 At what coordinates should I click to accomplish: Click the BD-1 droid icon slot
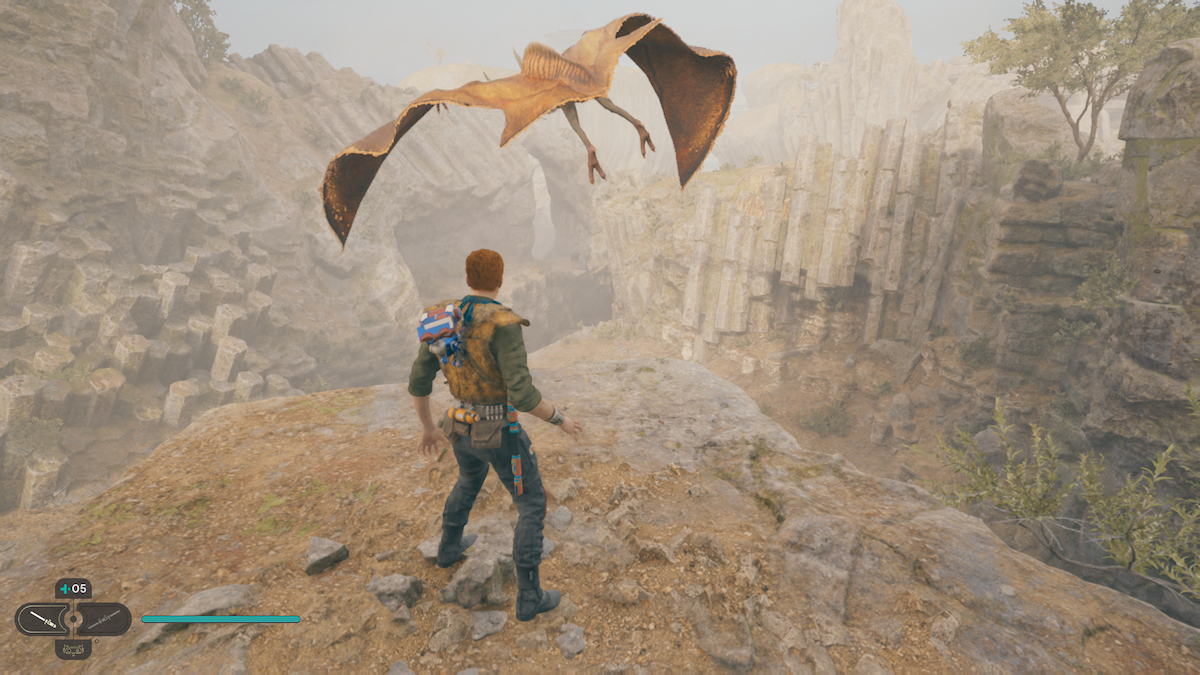click(73, 649)
